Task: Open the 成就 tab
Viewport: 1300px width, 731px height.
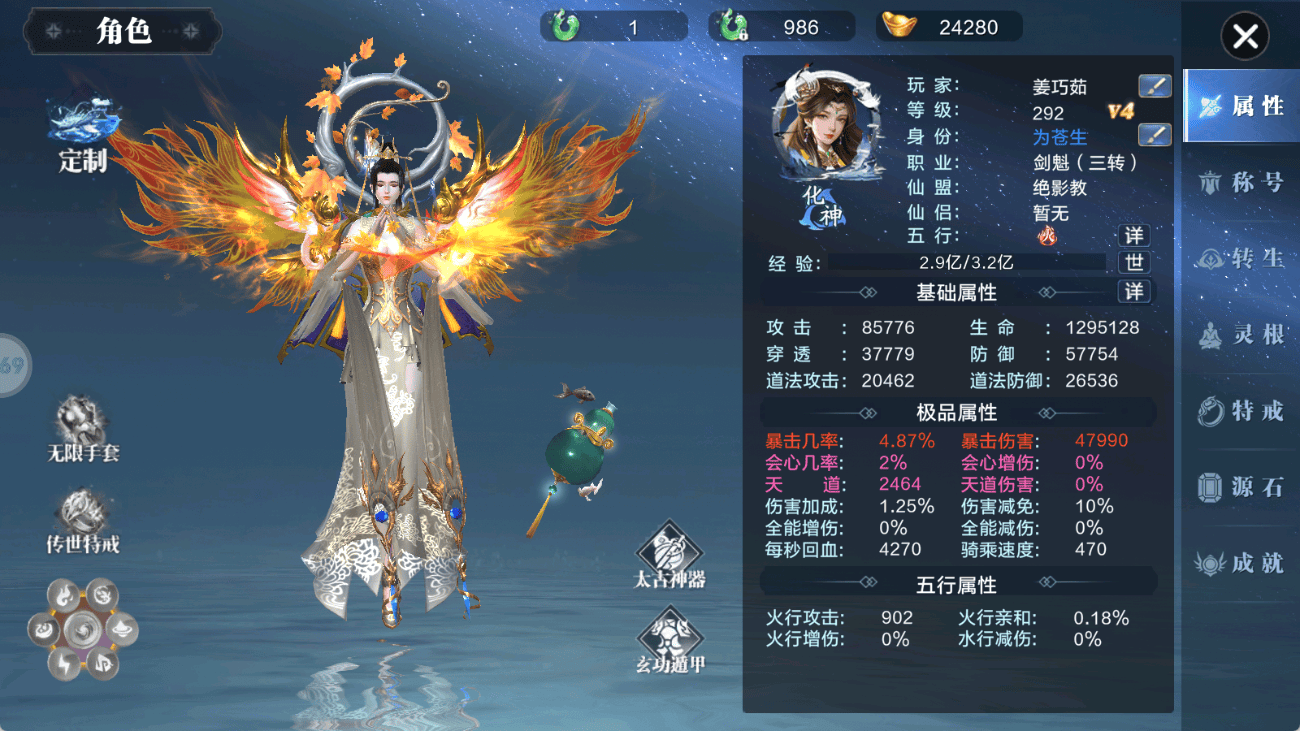Action: point(1240,563)
